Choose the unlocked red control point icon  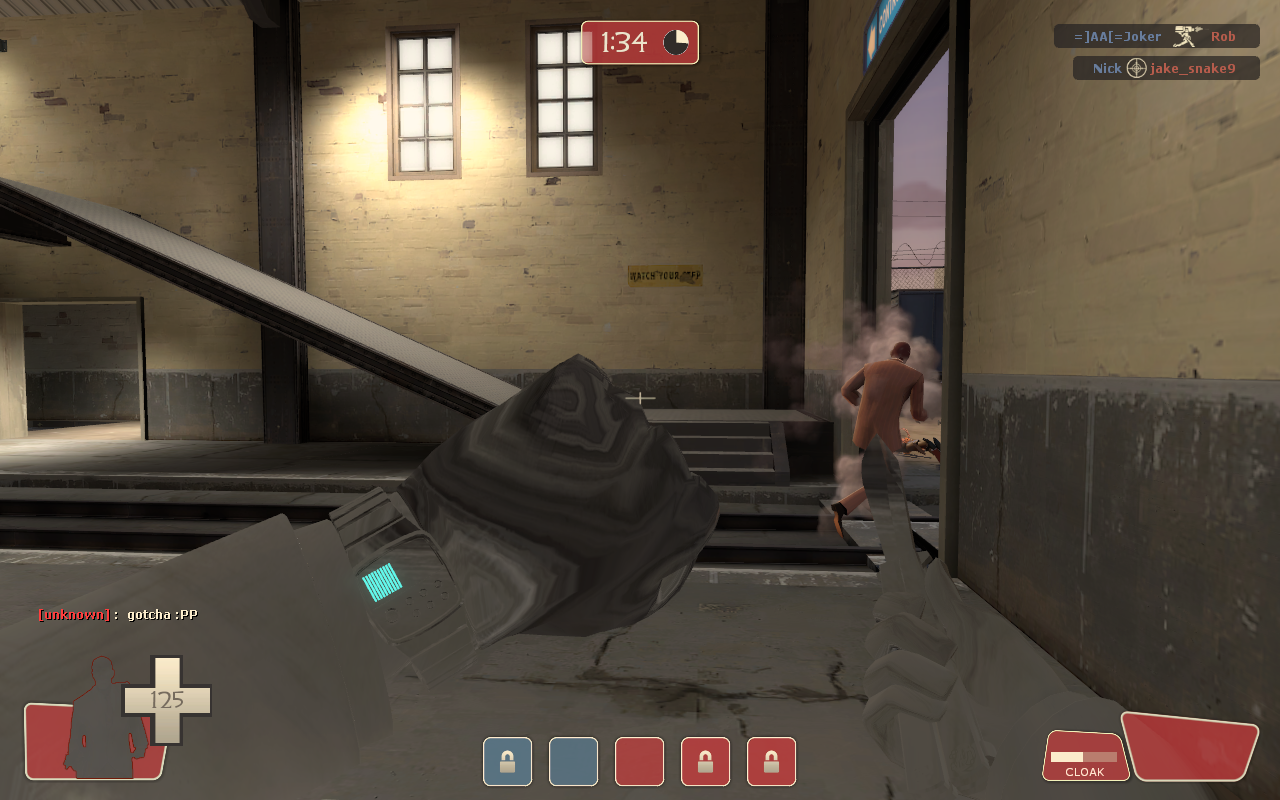[639, 762]
